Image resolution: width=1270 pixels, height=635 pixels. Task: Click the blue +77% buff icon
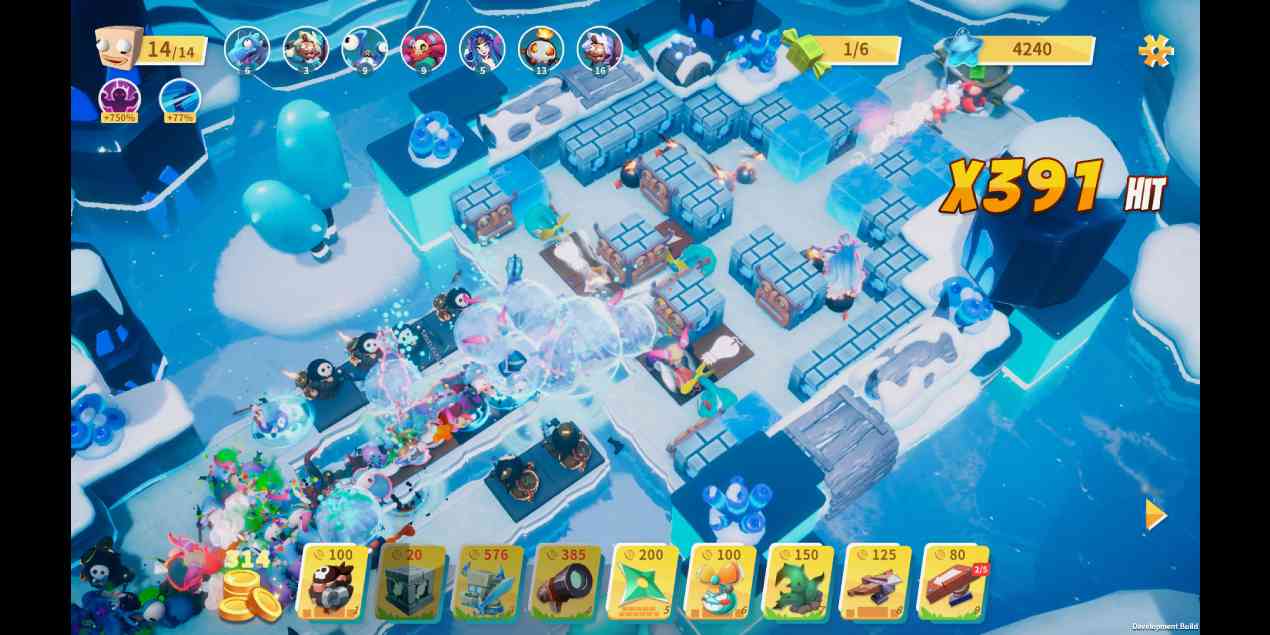(180, 99)
